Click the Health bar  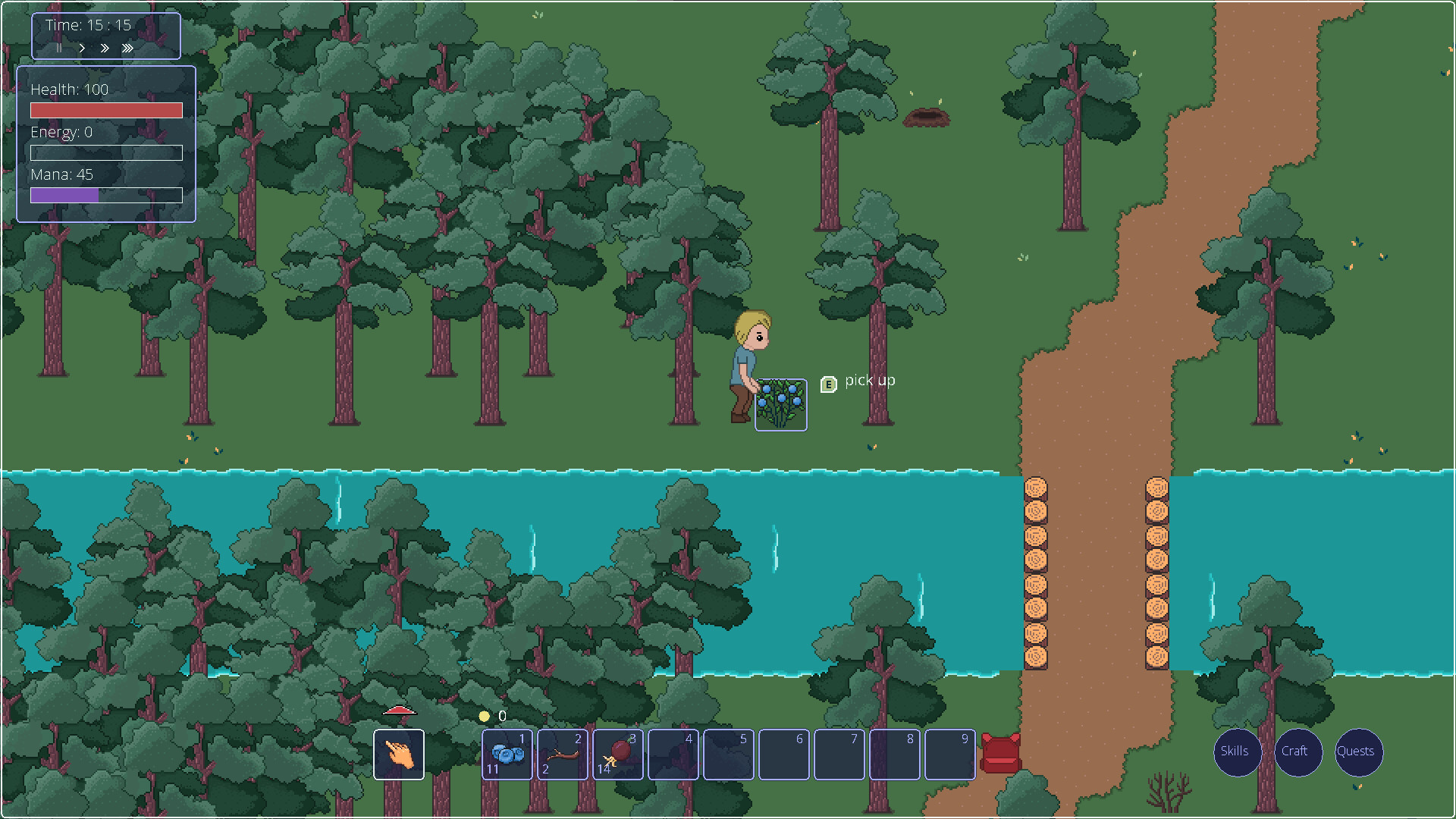pos(105,110)
